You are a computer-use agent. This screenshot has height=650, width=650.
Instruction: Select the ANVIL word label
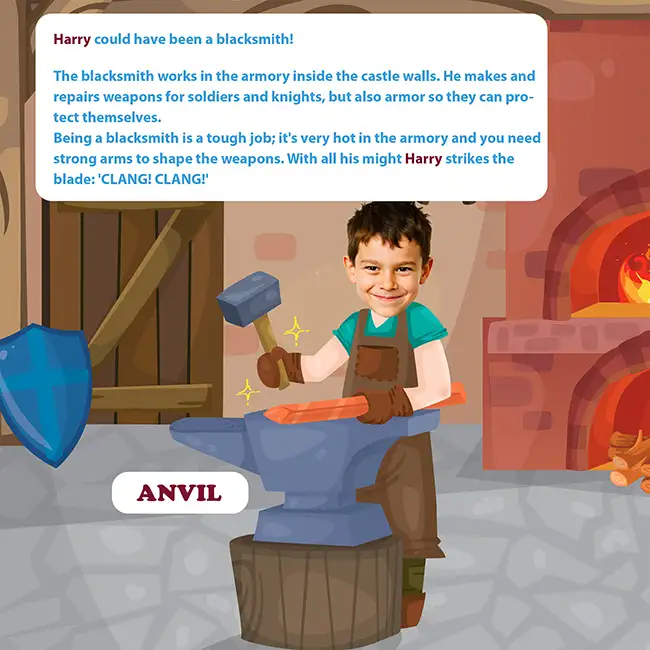pyautogui.click(x=179, y=493)
